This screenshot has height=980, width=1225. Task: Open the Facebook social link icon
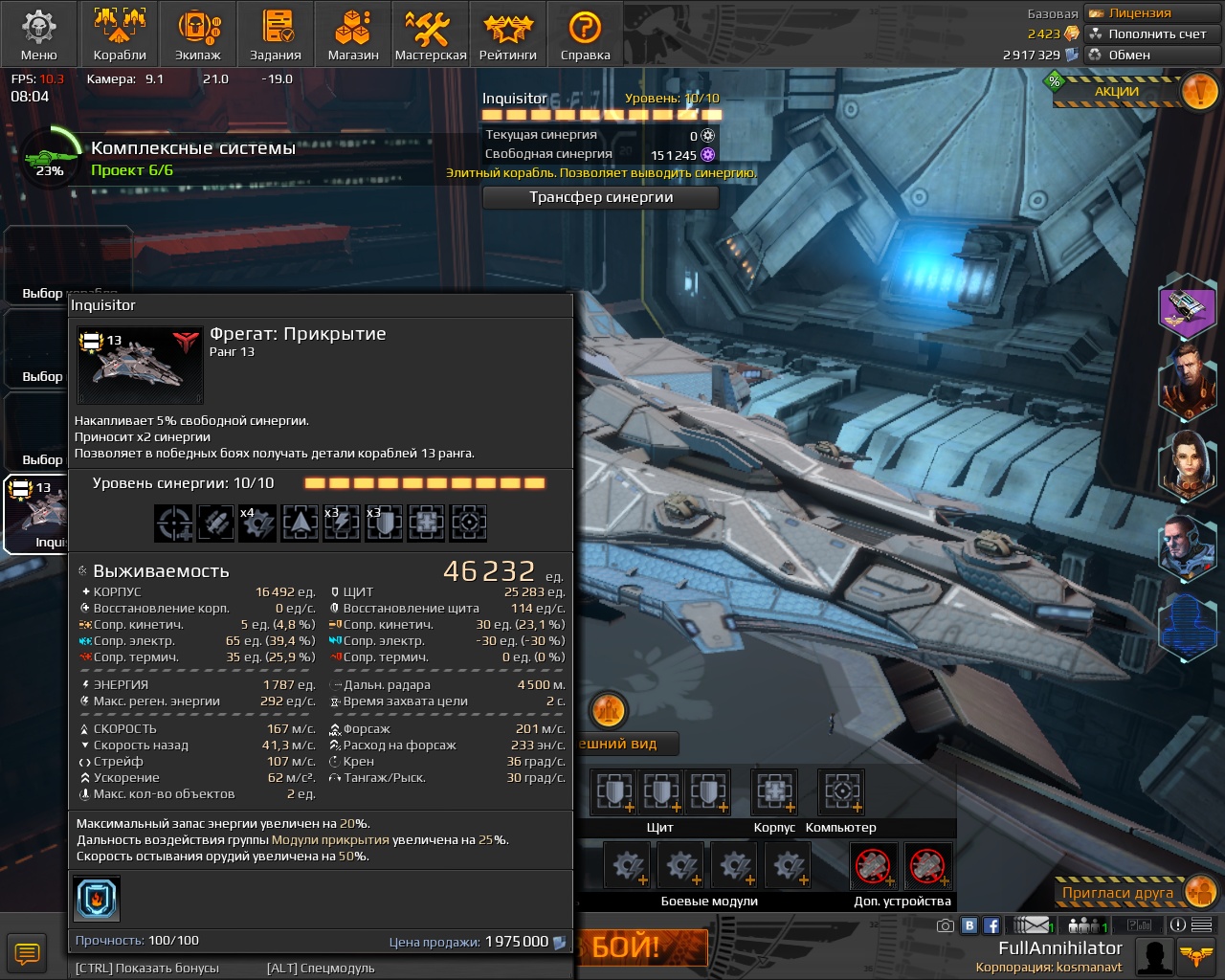tap(991, 925)
